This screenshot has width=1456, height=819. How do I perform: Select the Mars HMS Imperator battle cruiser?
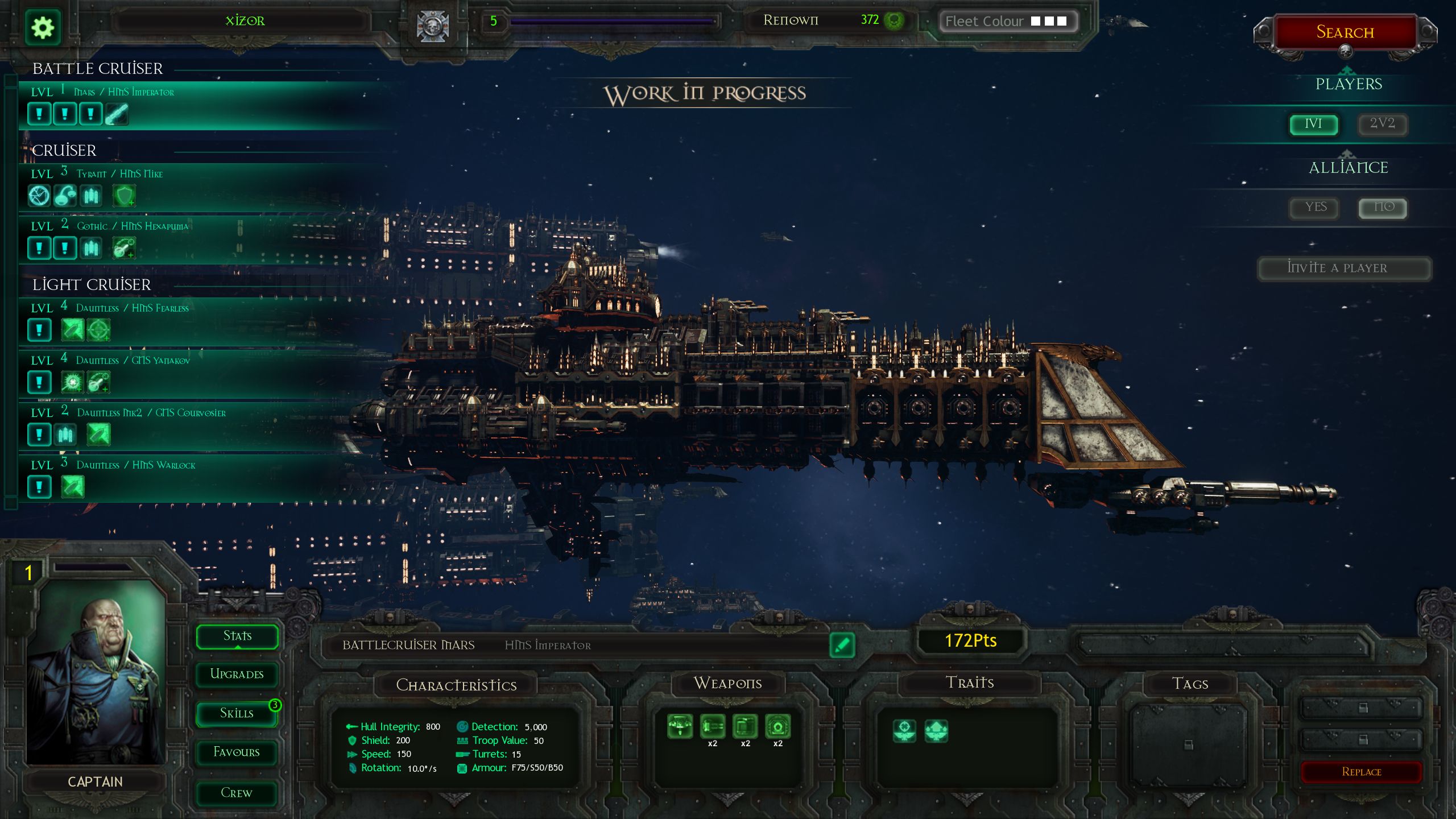tap(171, 105)
